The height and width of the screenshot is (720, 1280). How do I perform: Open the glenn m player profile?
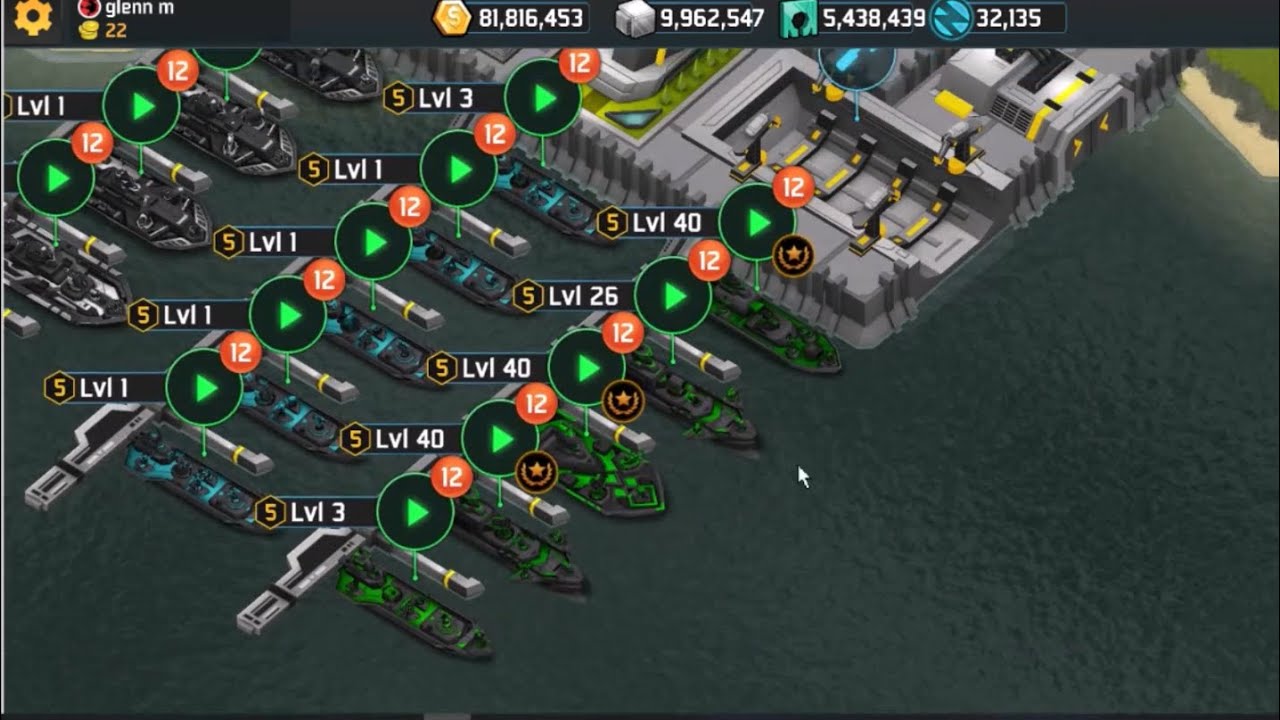point(138,9)
